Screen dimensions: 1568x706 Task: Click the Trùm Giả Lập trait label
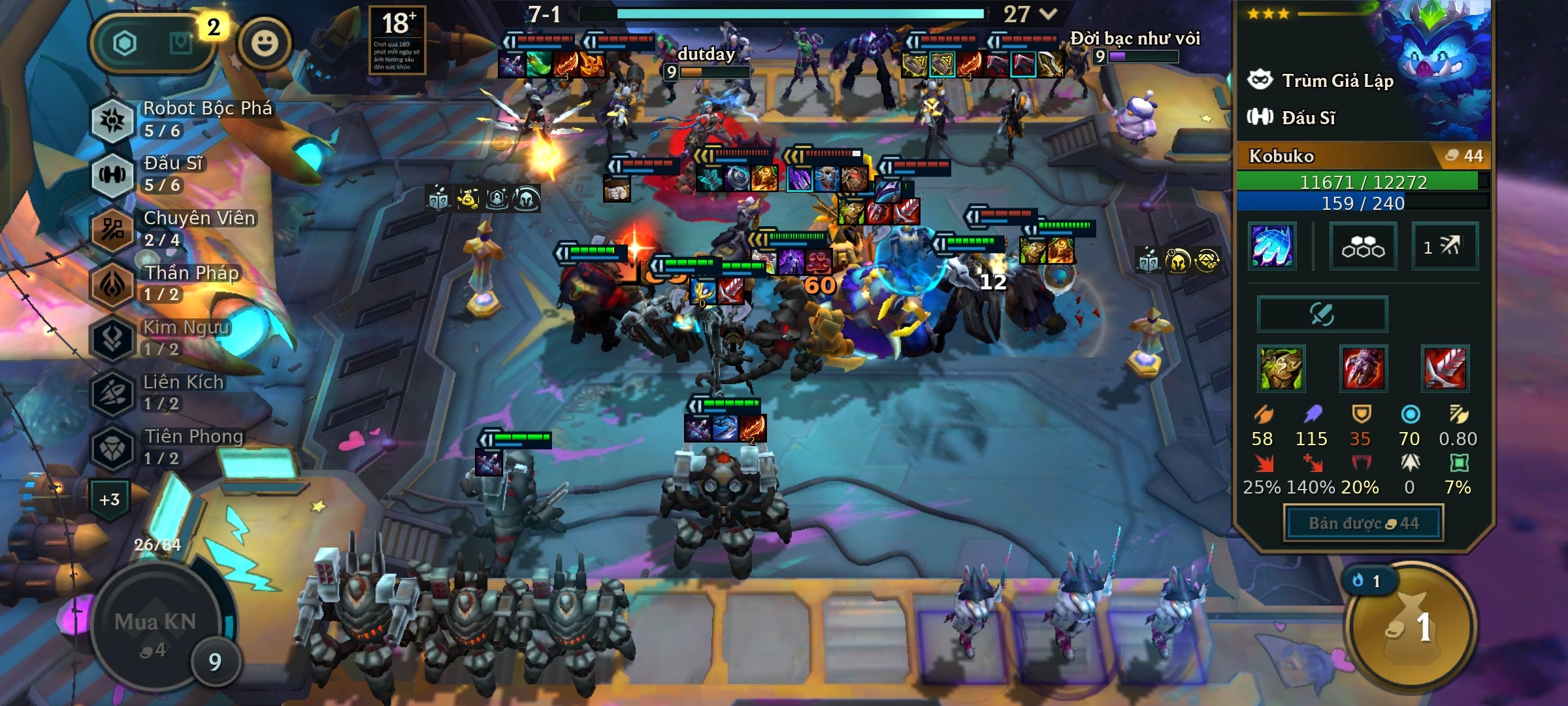[1337, 81]
